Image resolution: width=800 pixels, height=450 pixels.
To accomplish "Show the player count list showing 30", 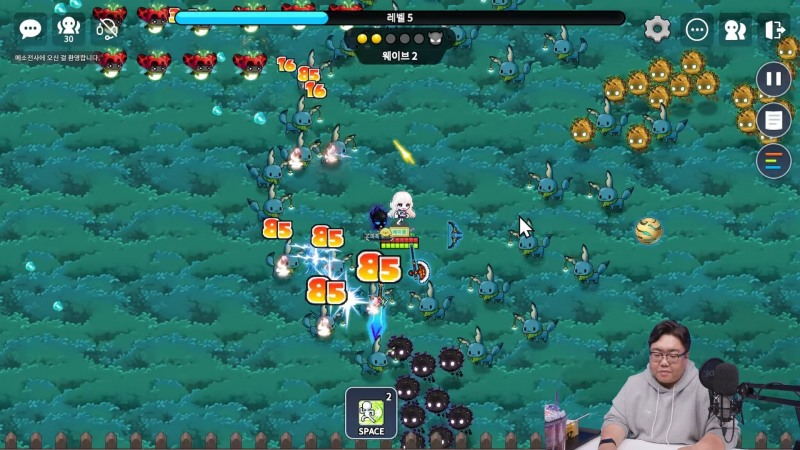I will click(69, 29).
